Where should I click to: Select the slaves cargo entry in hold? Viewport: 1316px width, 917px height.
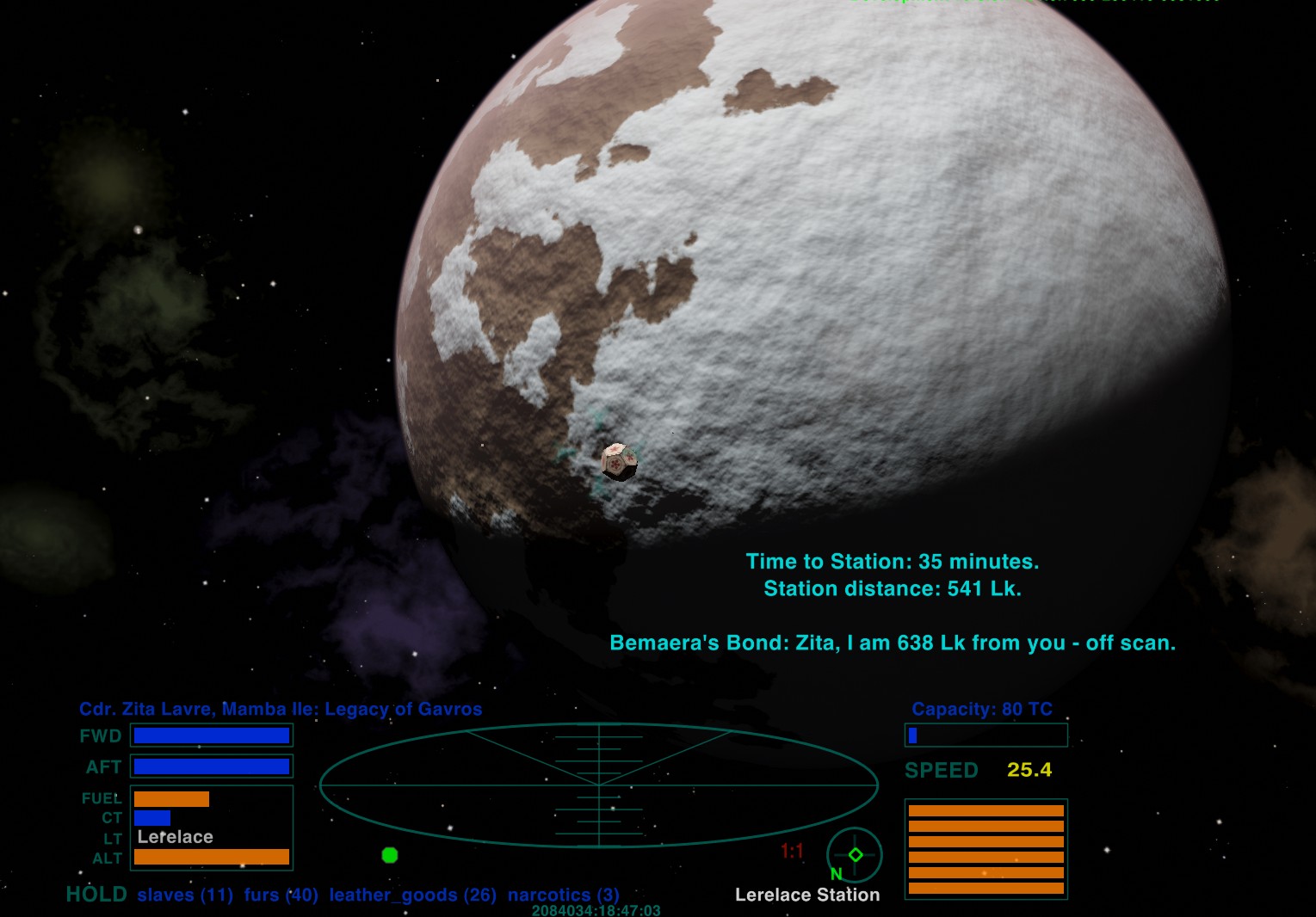(x=185, y=895)
